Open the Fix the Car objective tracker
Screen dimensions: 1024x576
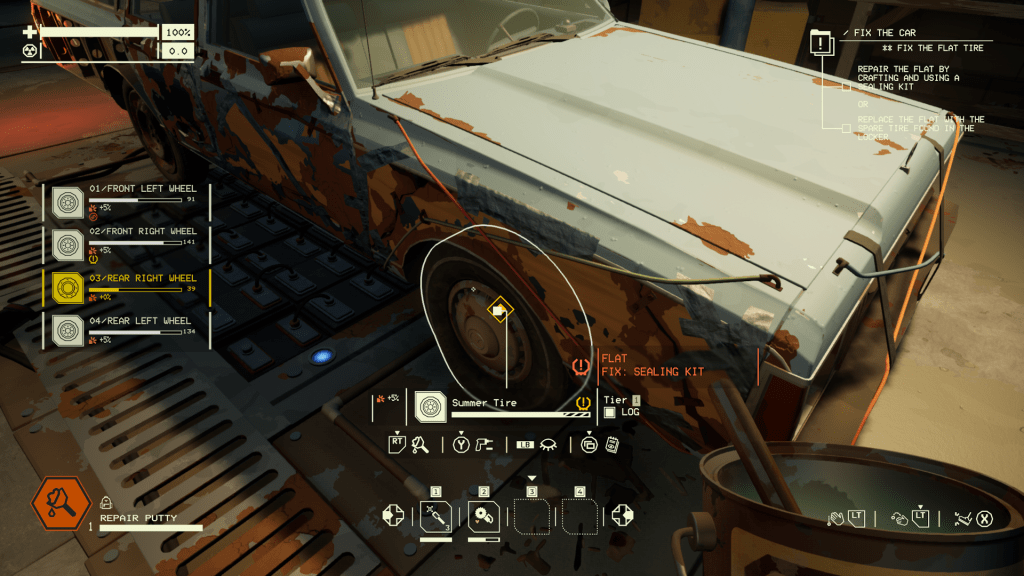[x=821, y=42]
